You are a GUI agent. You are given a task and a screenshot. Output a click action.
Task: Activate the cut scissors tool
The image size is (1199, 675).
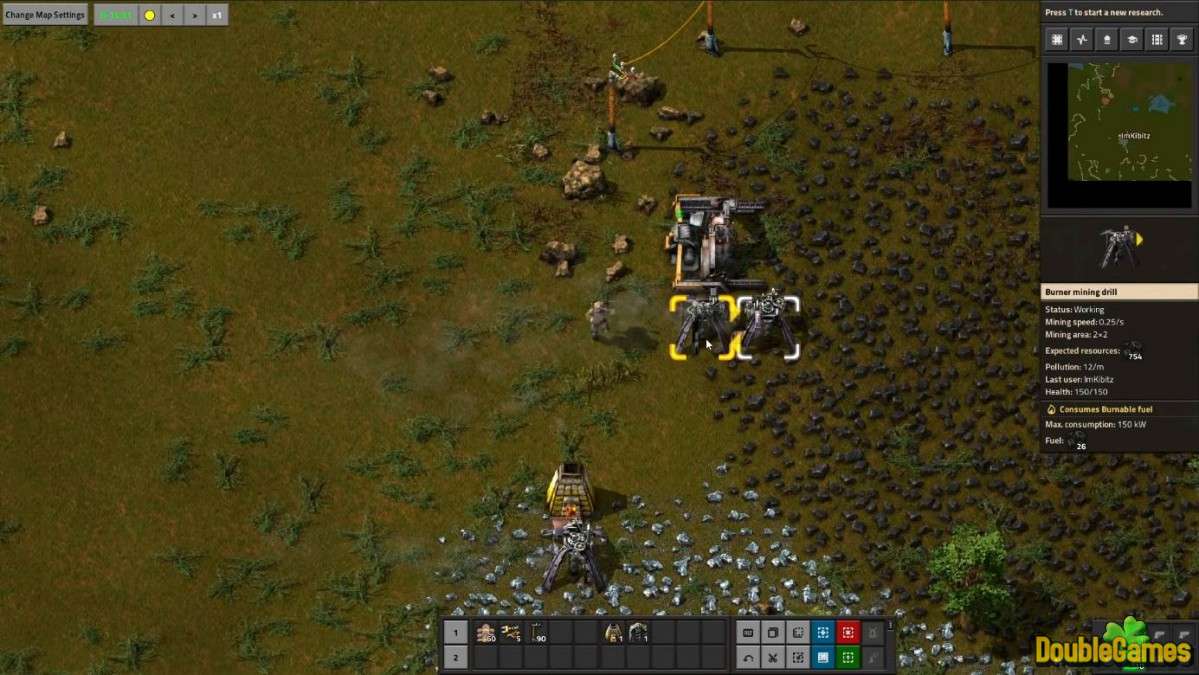(772, 657)
